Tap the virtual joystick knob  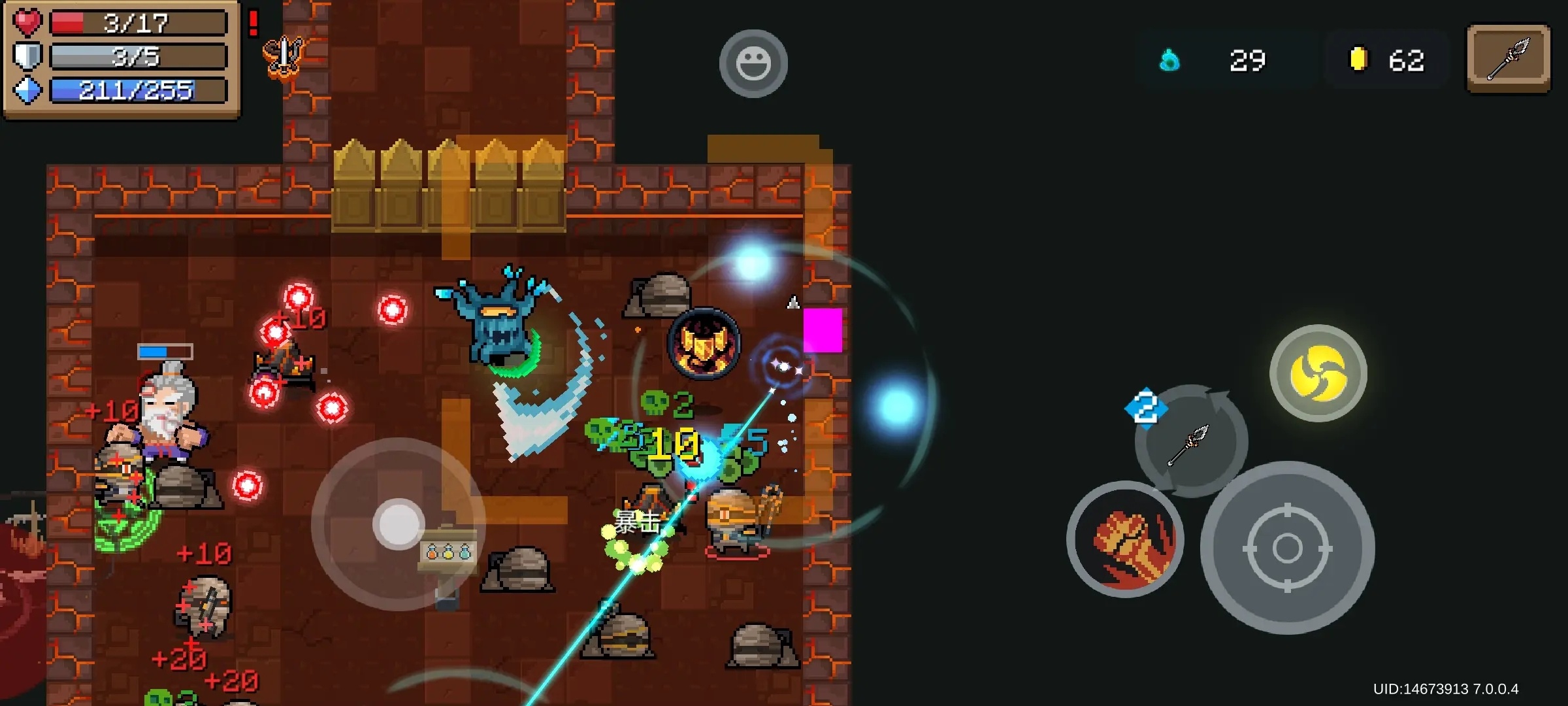pos(399,524)
